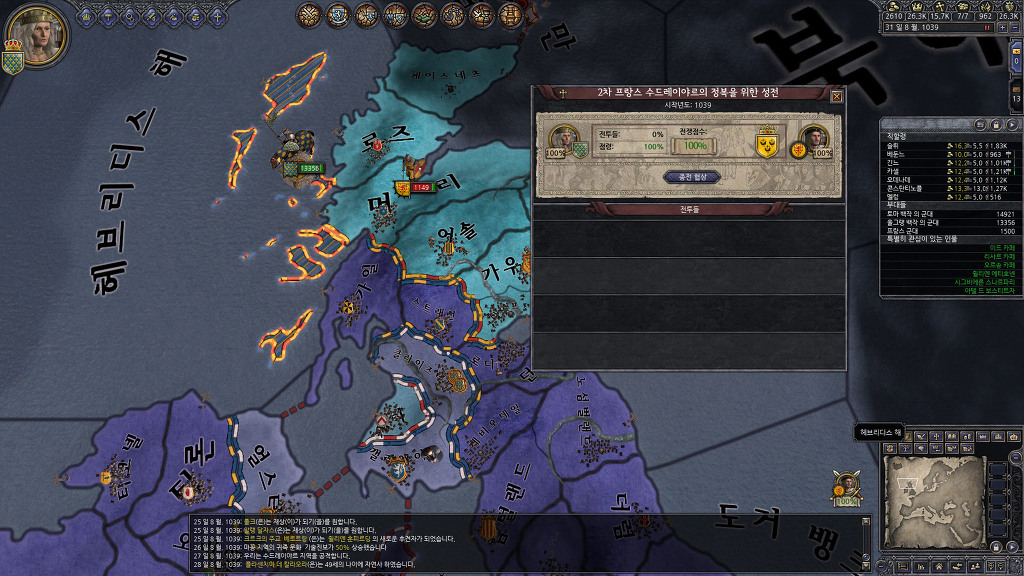This screenshot has height=576, width=1024.
Task: Close the holy war overview window
Action: point(836,97)
